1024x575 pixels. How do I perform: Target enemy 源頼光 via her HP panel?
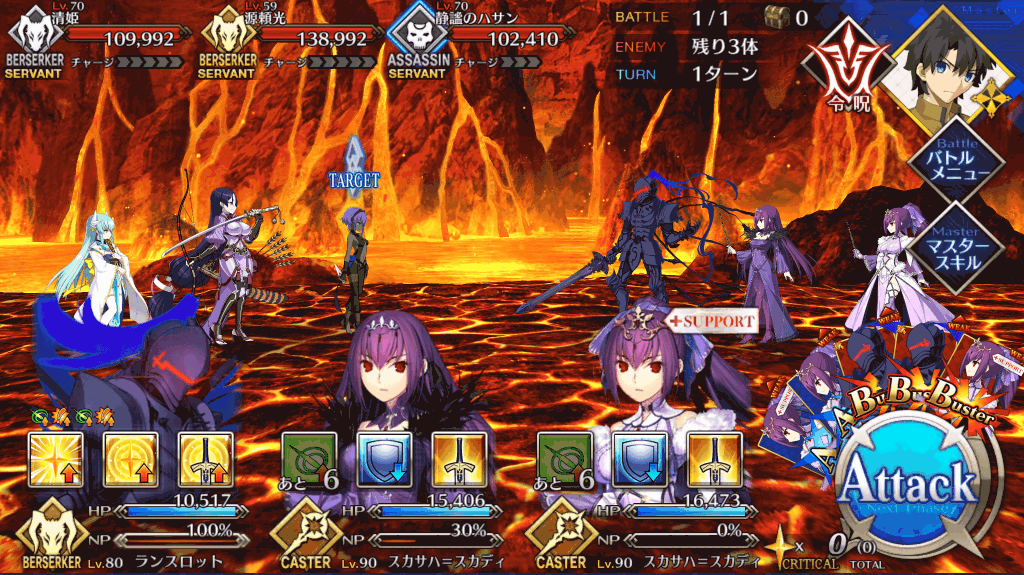(x=290, y=40)
